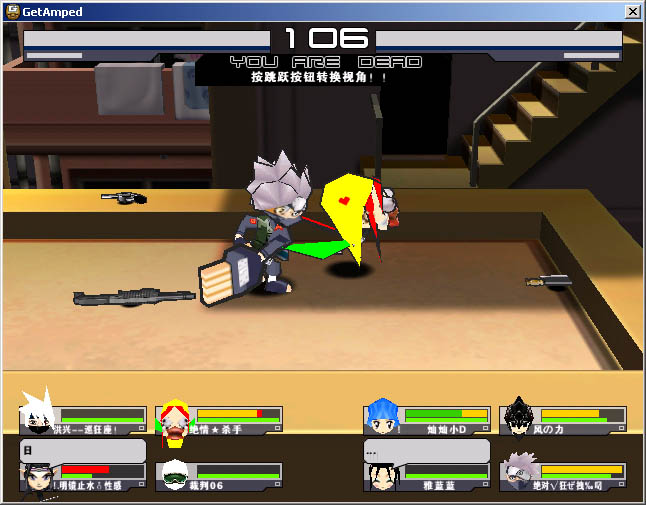The height and width of the screenshot is (505, 646).
Task: Select the silver-haired player portrait beside 绝对√狂
Action: (x=518, y=472)
